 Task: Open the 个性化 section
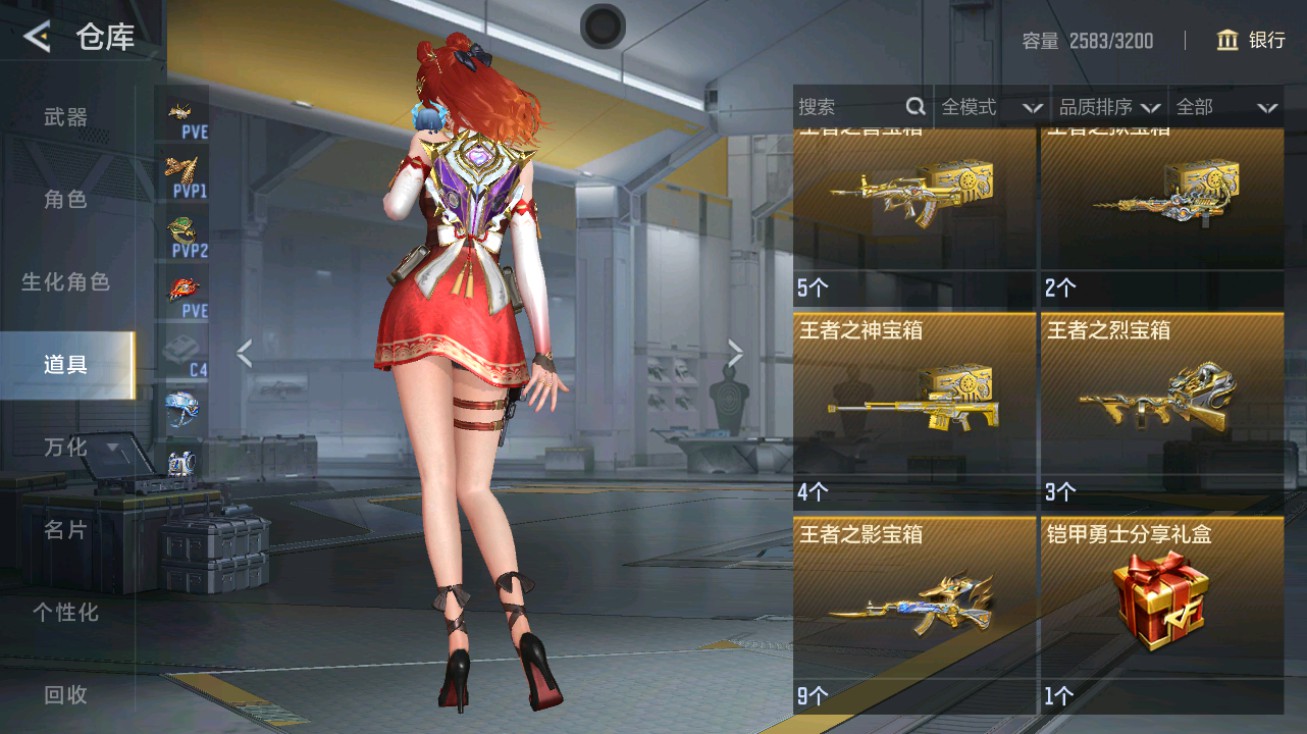click(x=66, y=615)
